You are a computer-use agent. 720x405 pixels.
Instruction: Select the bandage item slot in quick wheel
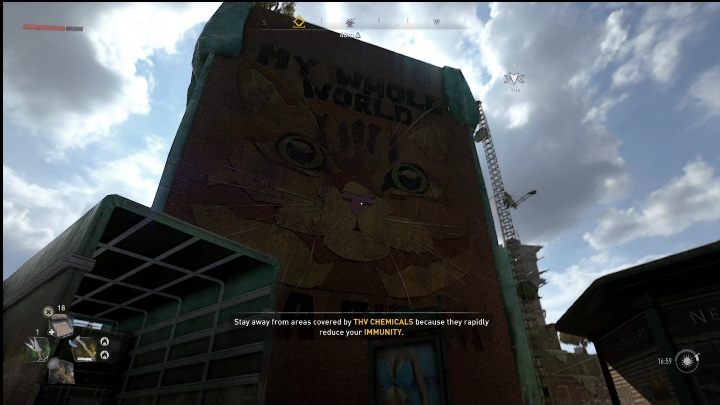coord(59,325)
